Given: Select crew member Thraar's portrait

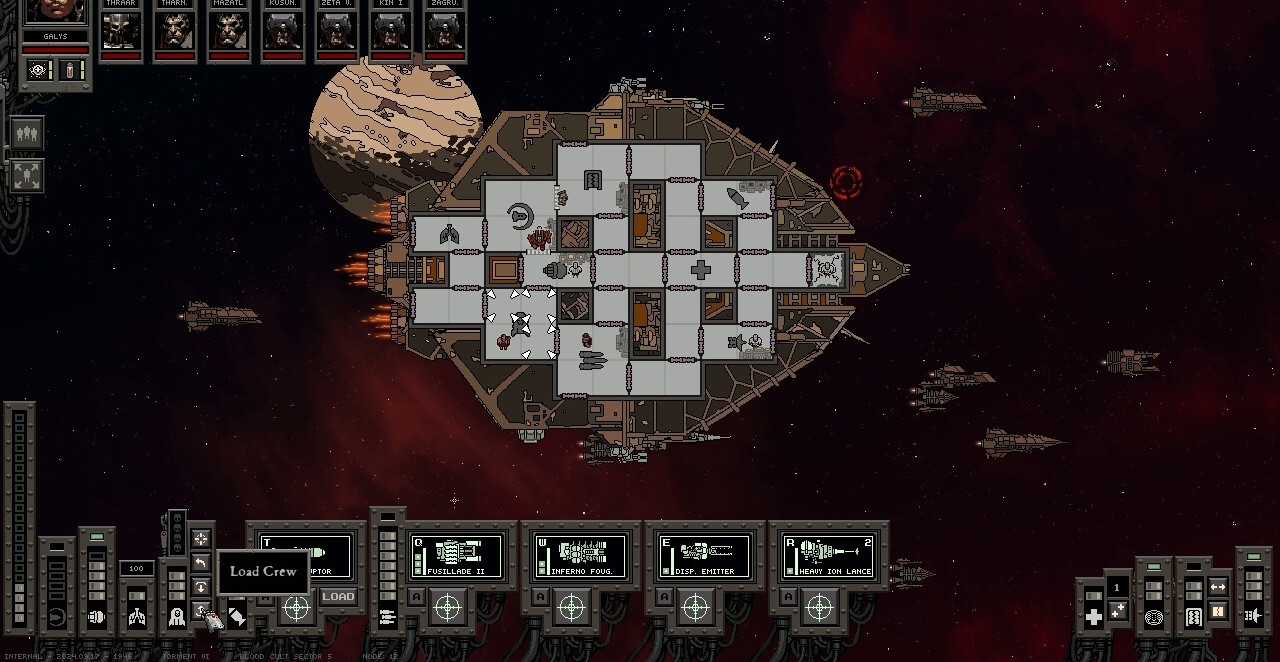Looking at the screenshot, I should pyautogui.click(x=121, y=31).
